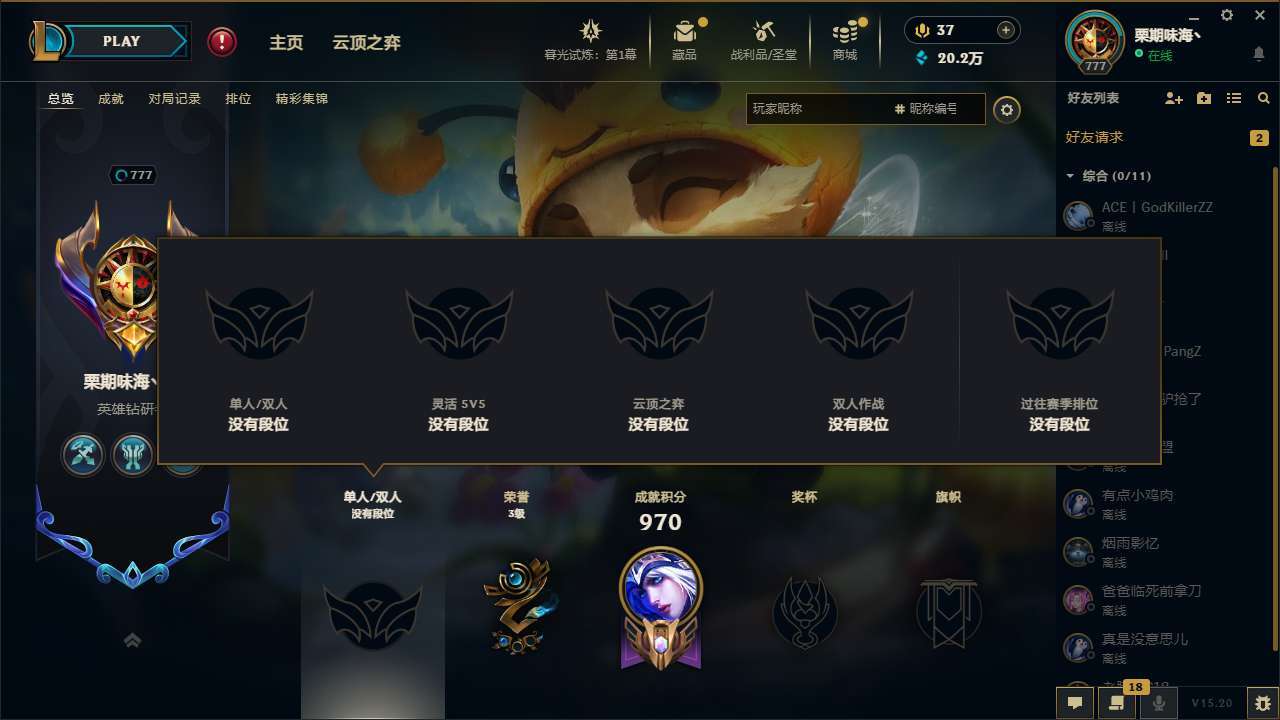Mute the voice chat microphone

click(x=1159, y=703)
